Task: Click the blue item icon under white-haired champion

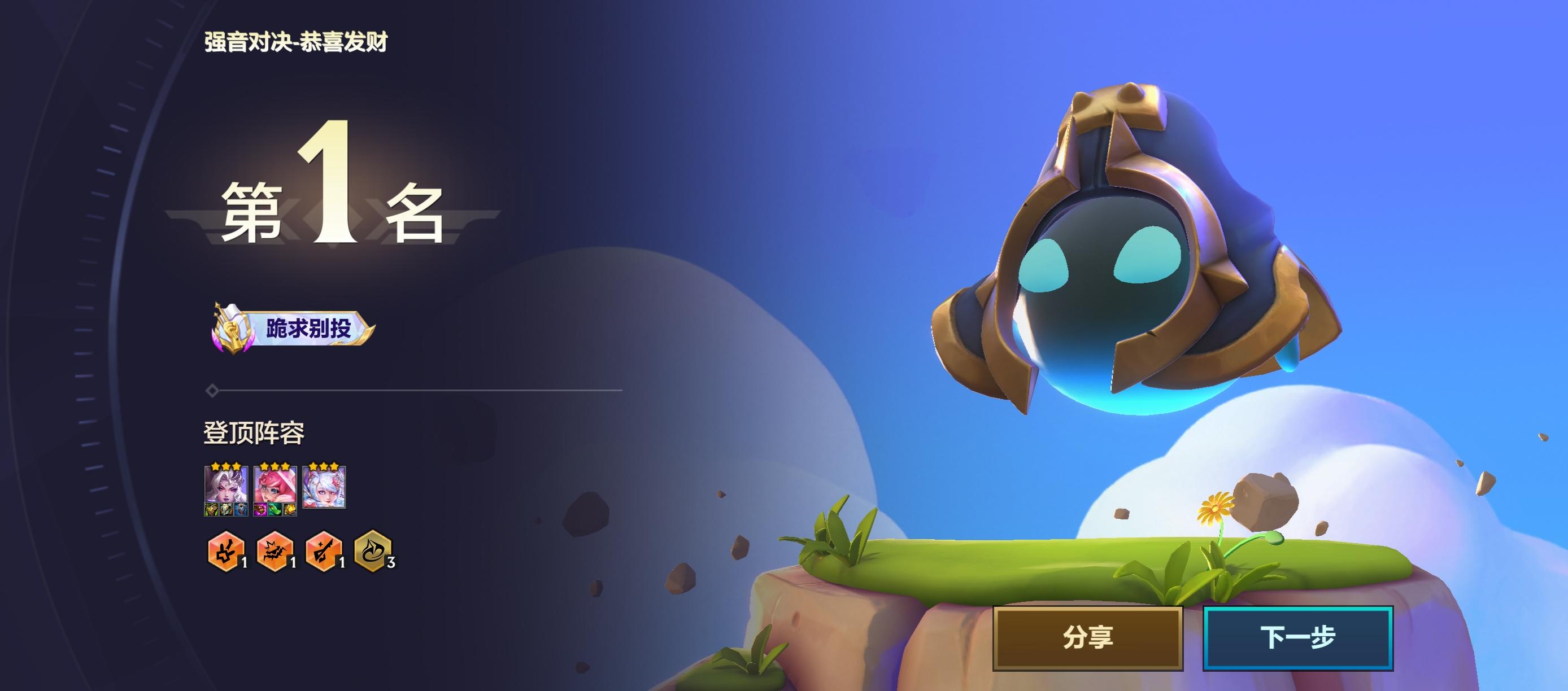Action: 241,511
